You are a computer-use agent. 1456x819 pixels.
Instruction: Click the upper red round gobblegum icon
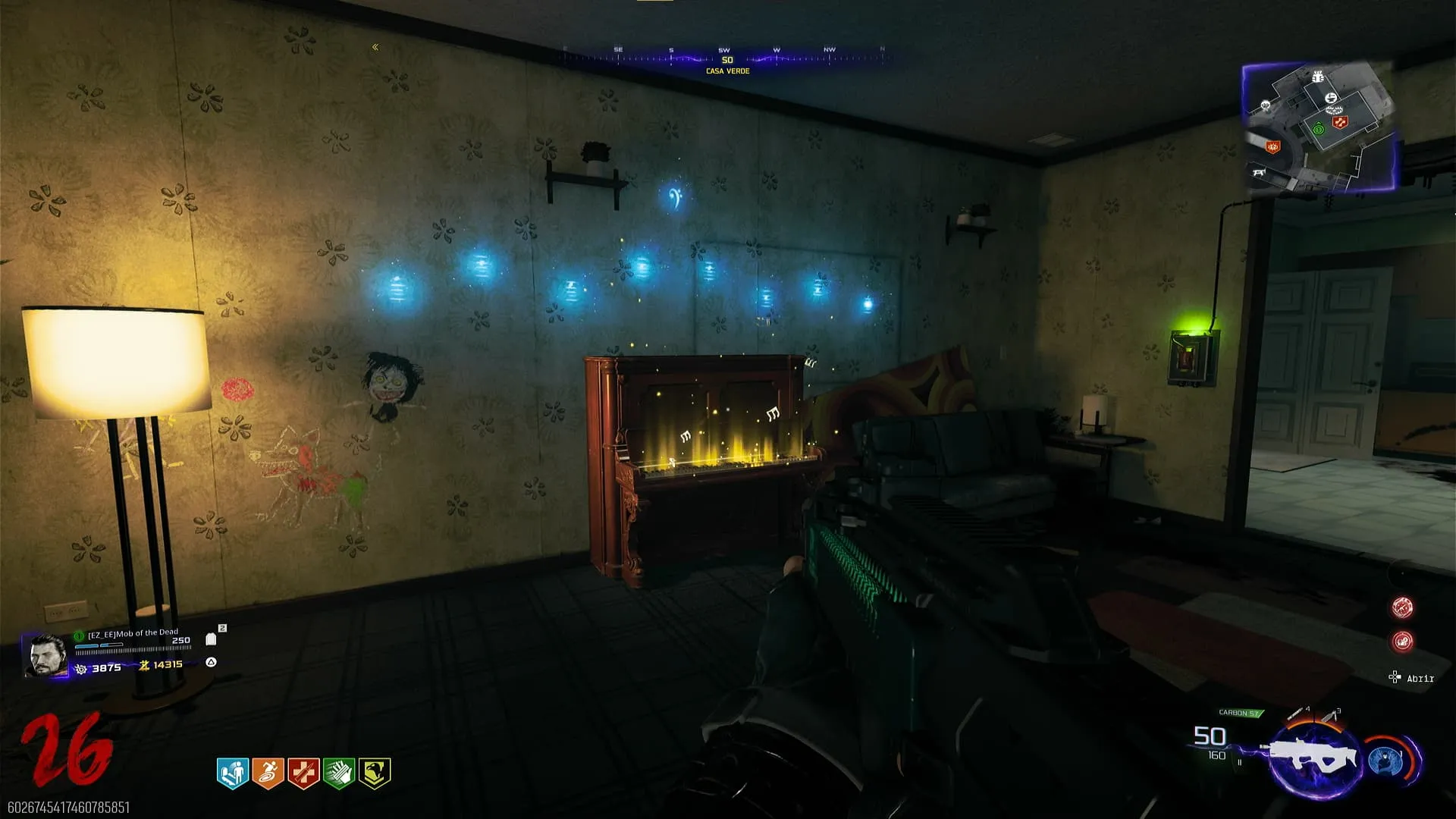click(x=1402, y=607)
